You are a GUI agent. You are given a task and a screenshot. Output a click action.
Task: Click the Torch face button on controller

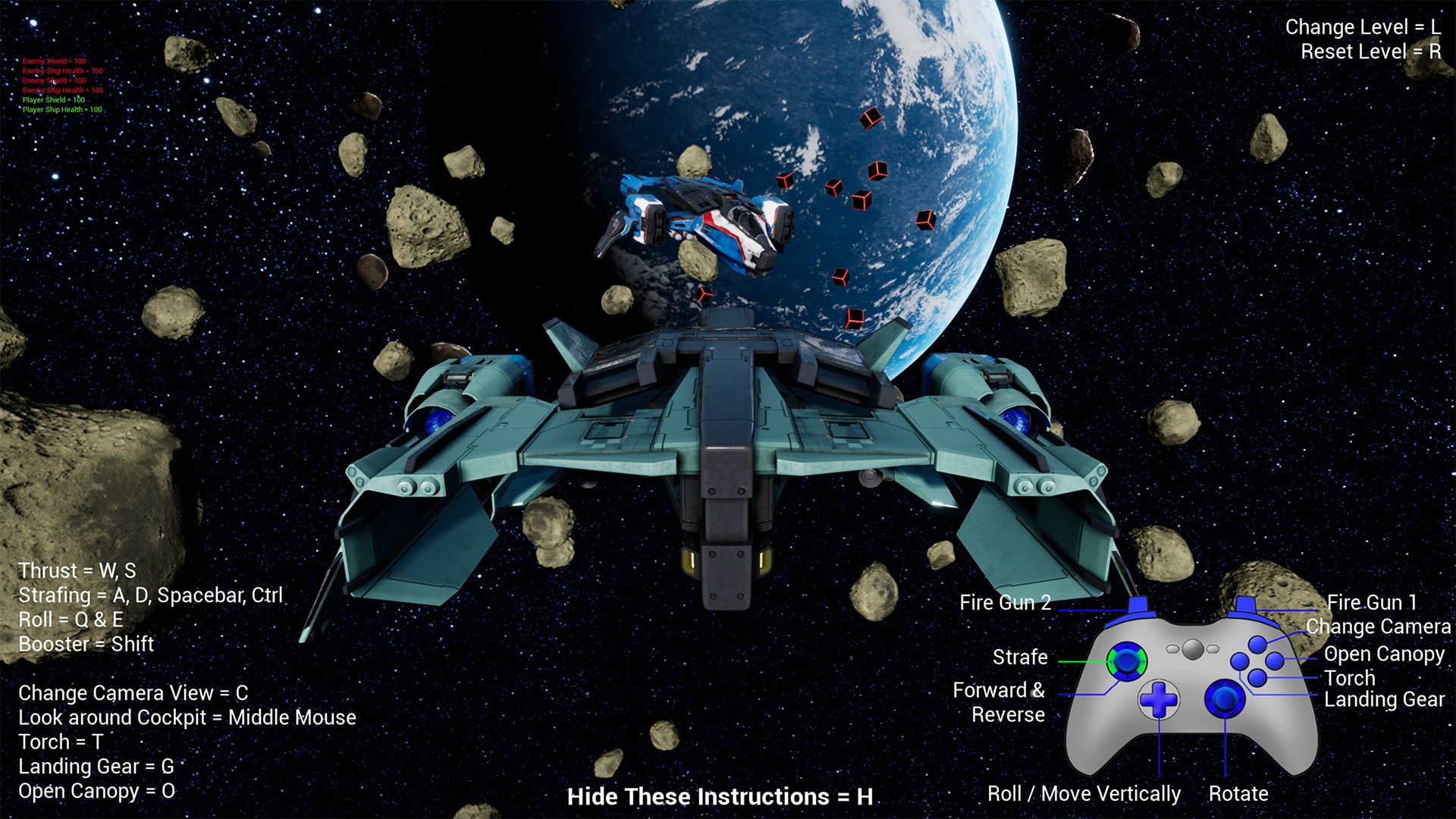click(x=1257, y=678)
